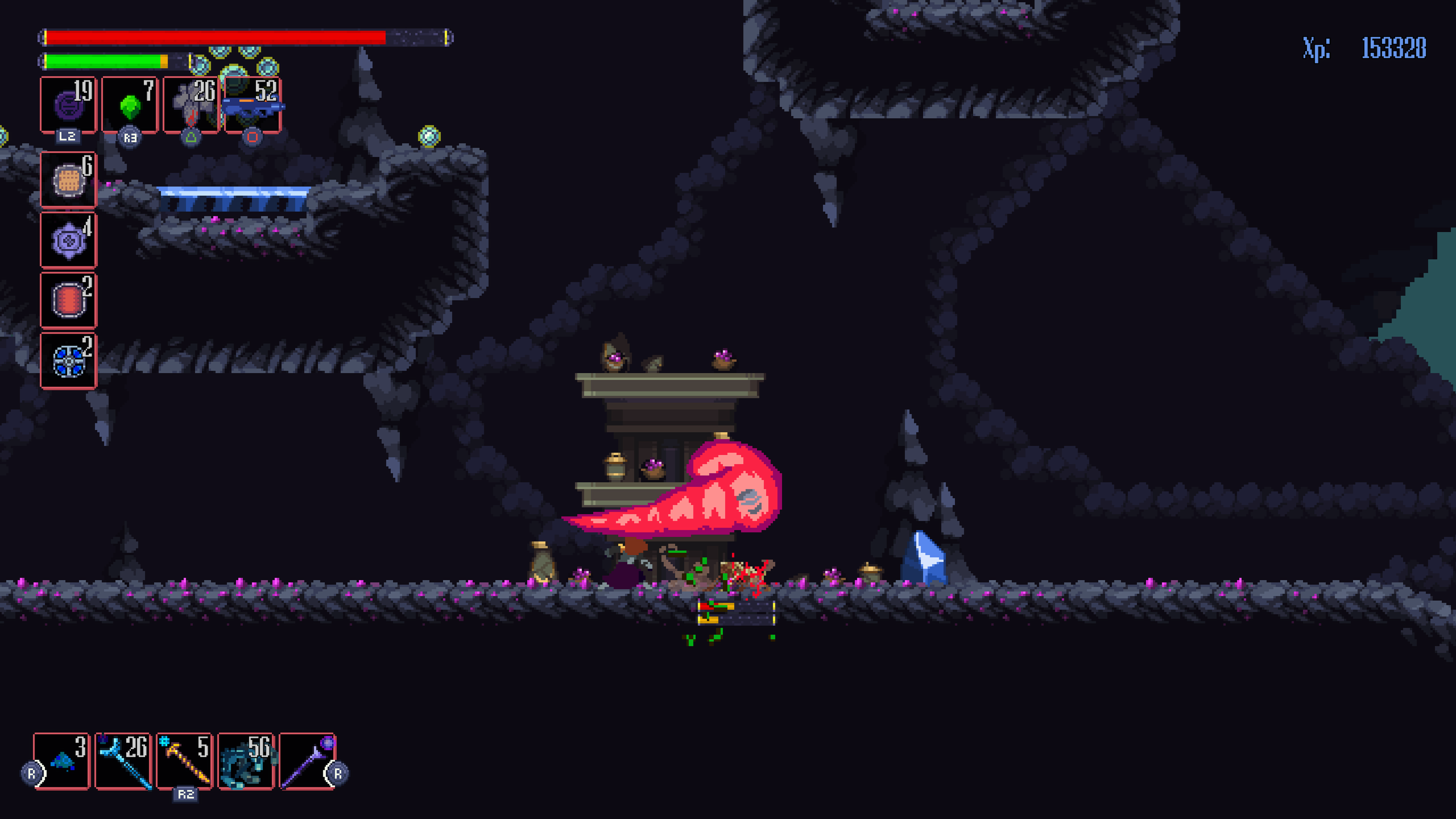Equip the purple orb wand
Image resolution: width=1456 pixels, height=819 pixels.
[308, 761]
